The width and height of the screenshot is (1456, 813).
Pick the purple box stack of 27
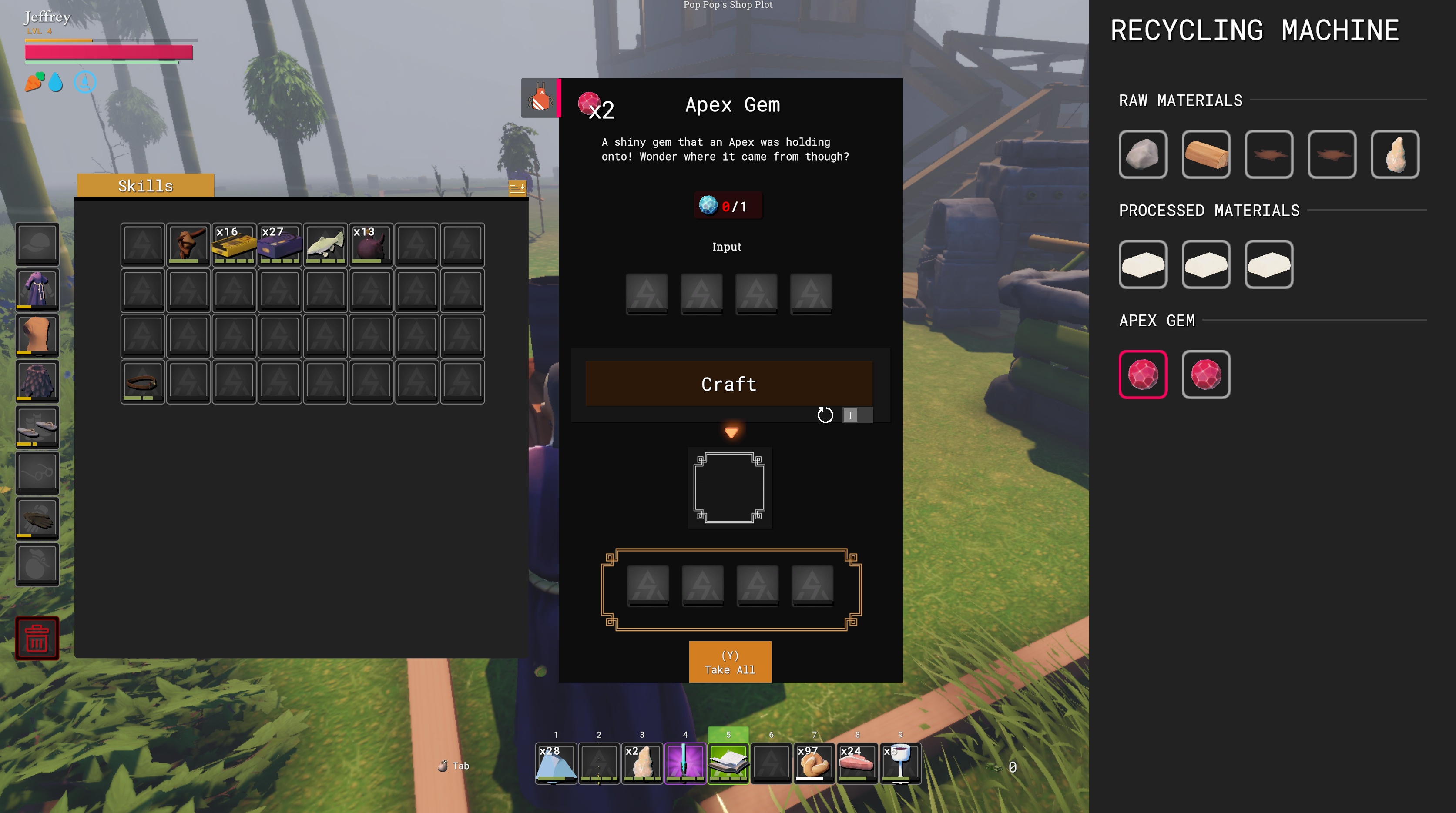click(x=280, y=244)
